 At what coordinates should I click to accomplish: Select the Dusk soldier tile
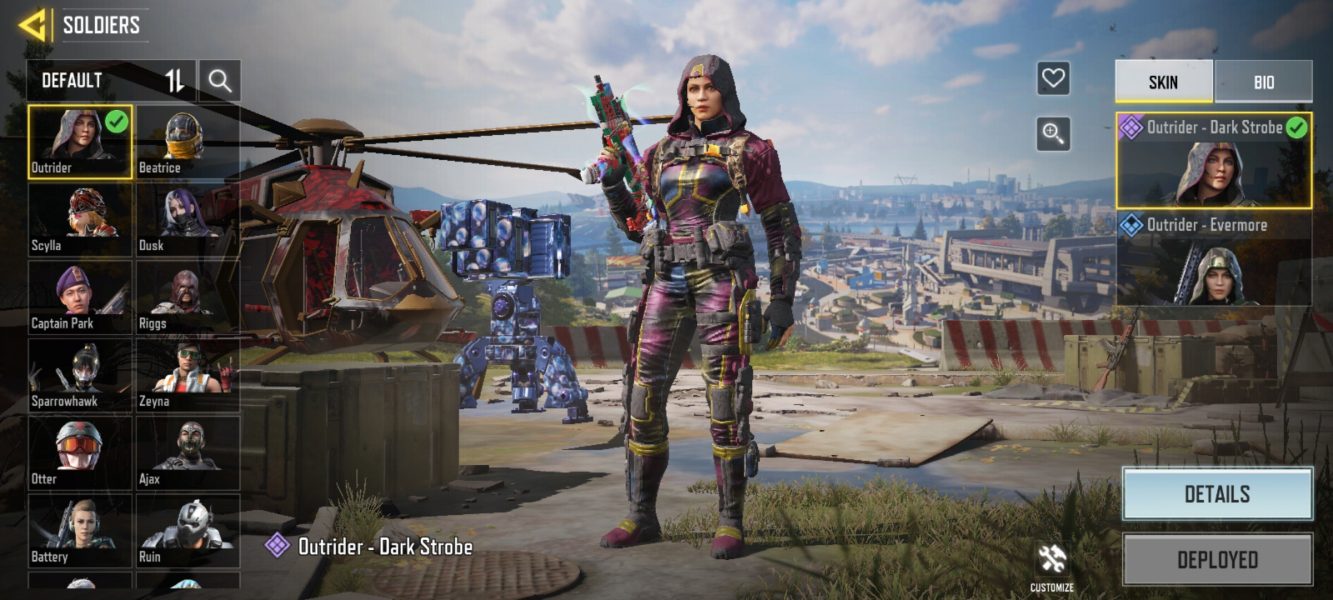click(x=187, y=220)
